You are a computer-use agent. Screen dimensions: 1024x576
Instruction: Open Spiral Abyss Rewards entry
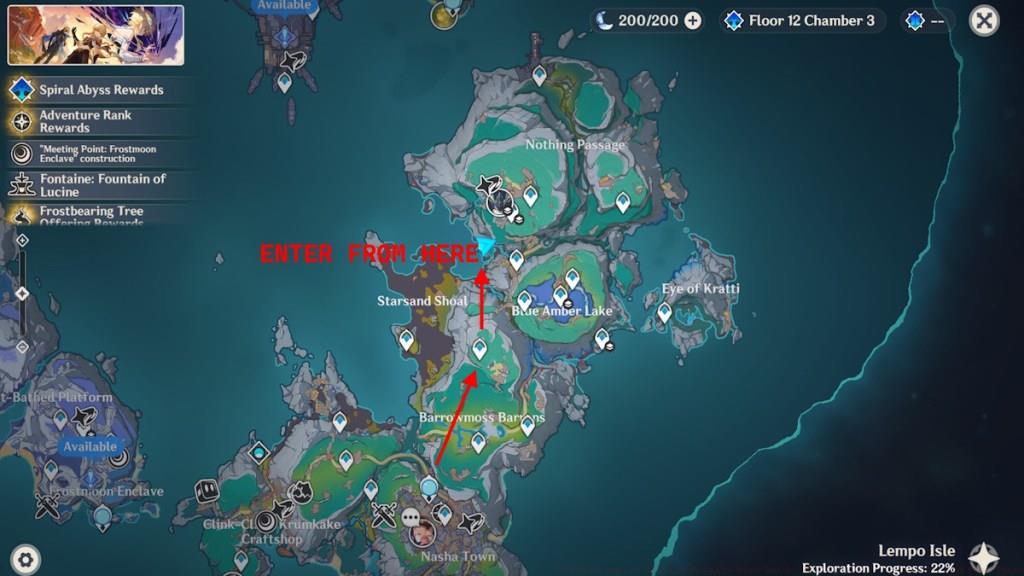[100, 90]
